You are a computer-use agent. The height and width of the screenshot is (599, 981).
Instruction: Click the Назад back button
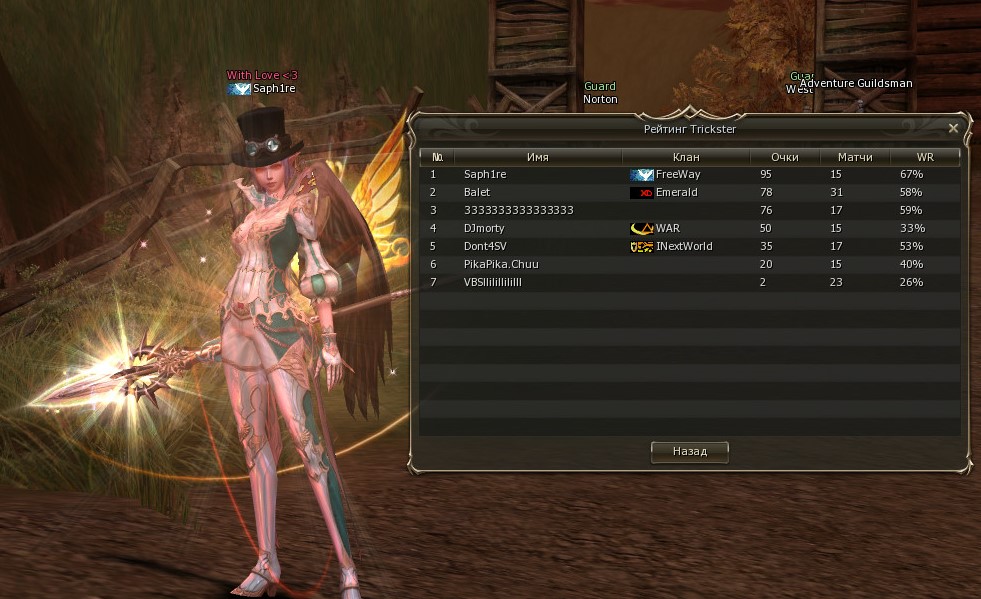coord(689,452)
